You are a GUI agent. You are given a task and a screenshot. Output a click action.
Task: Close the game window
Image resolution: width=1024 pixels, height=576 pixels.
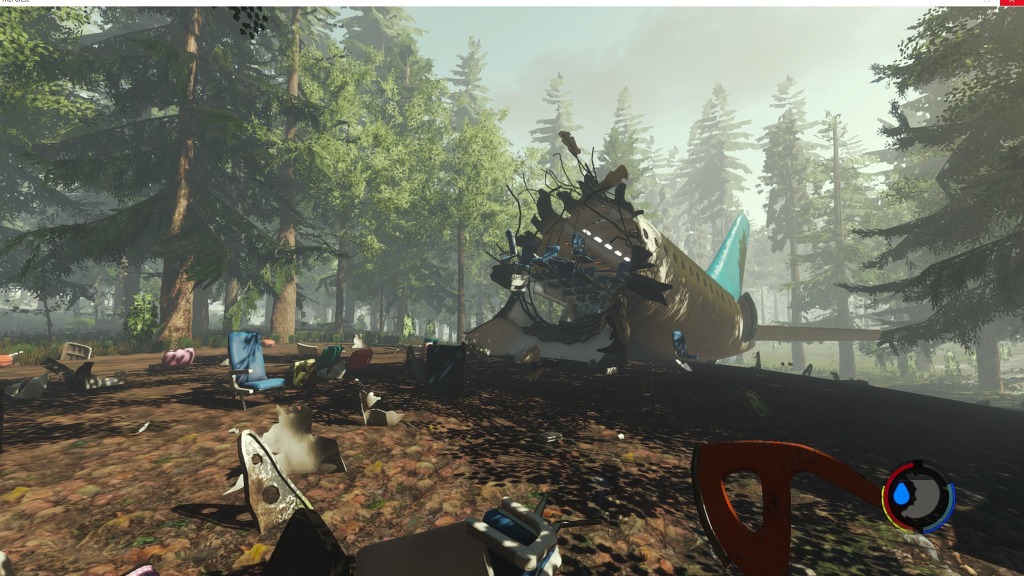point(1012,2)
